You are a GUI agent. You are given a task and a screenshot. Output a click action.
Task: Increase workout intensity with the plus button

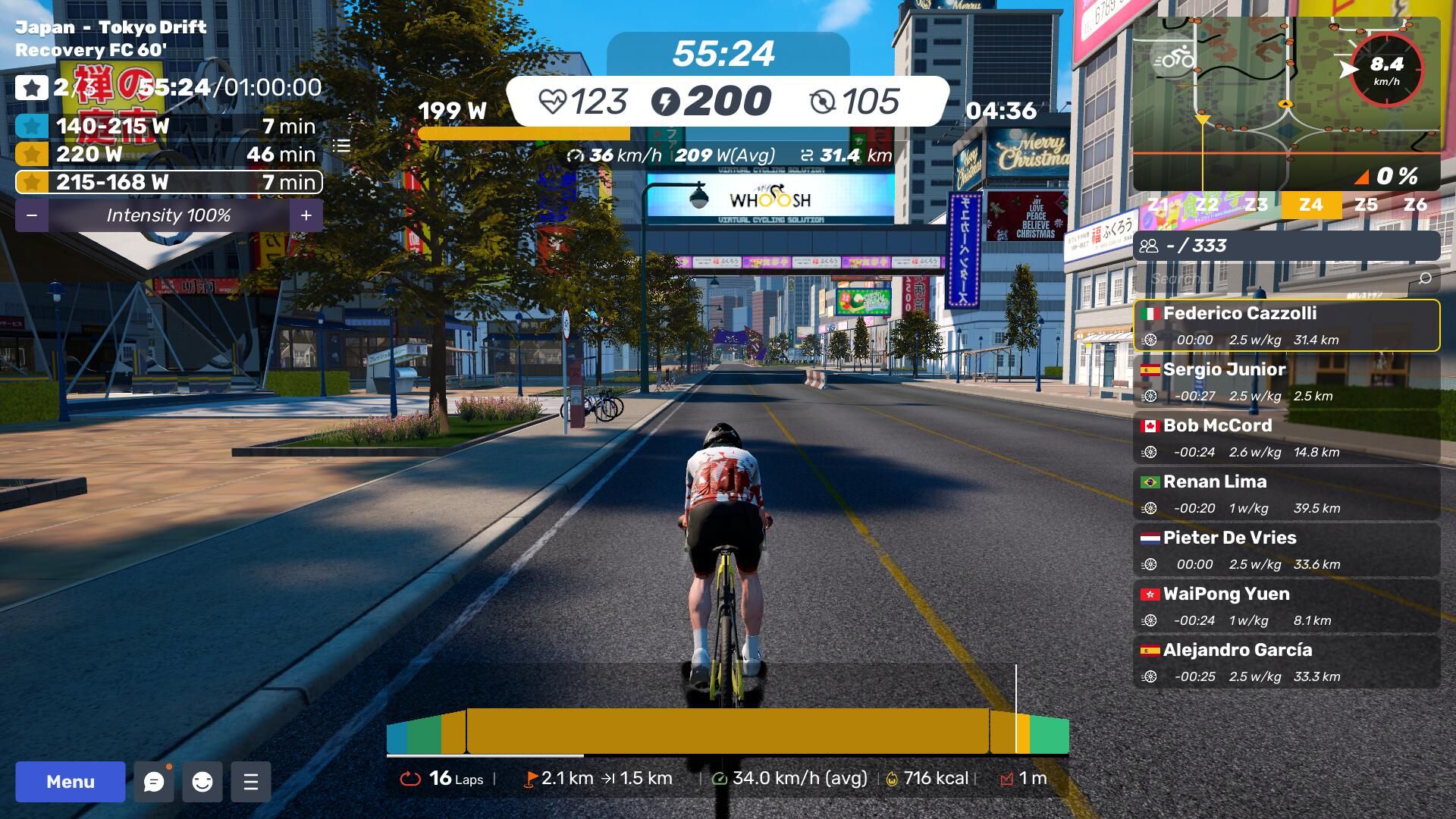coord(306,215)
